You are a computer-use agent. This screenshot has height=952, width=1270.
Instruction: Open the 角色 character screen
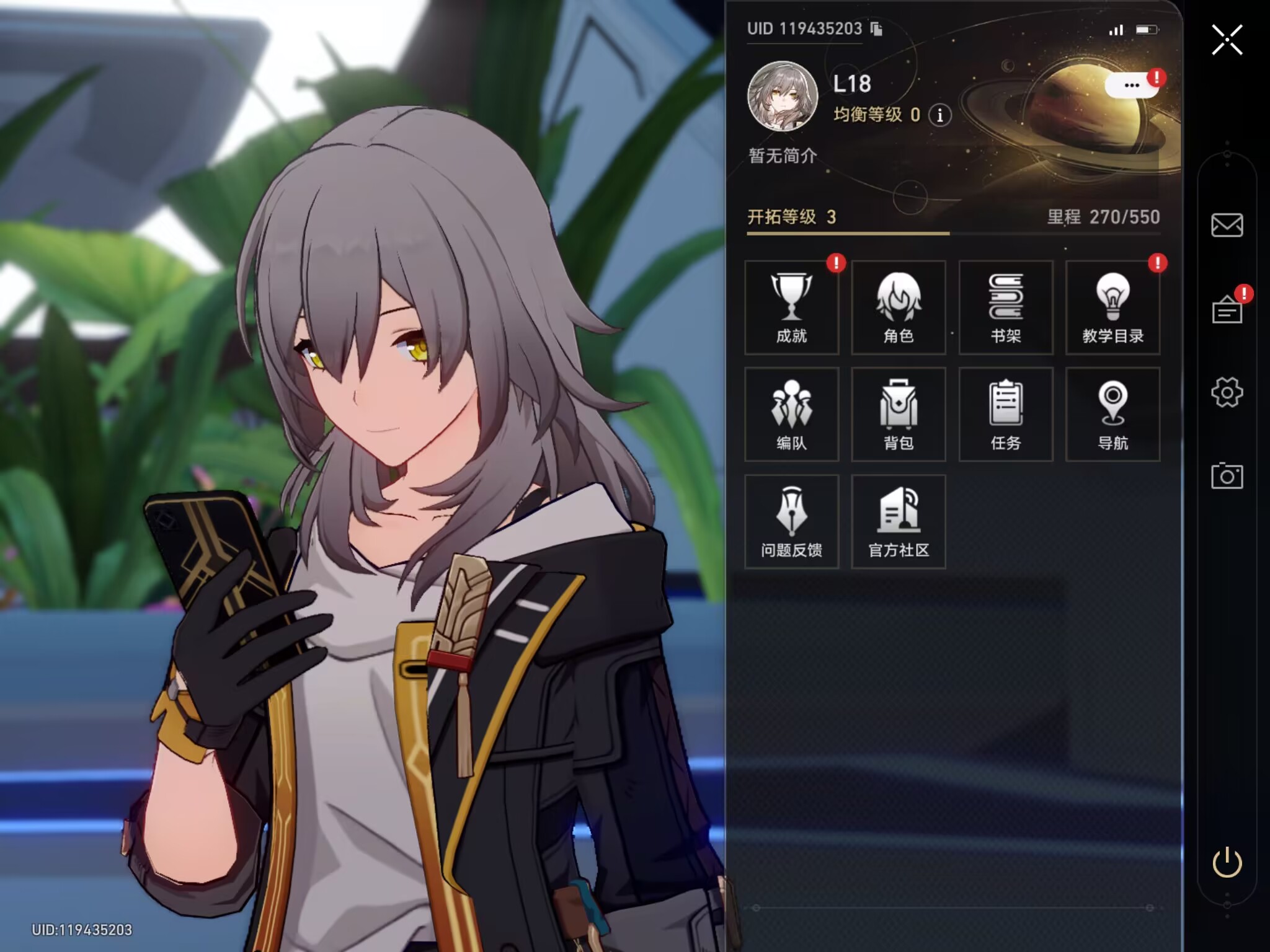point(899,308)
